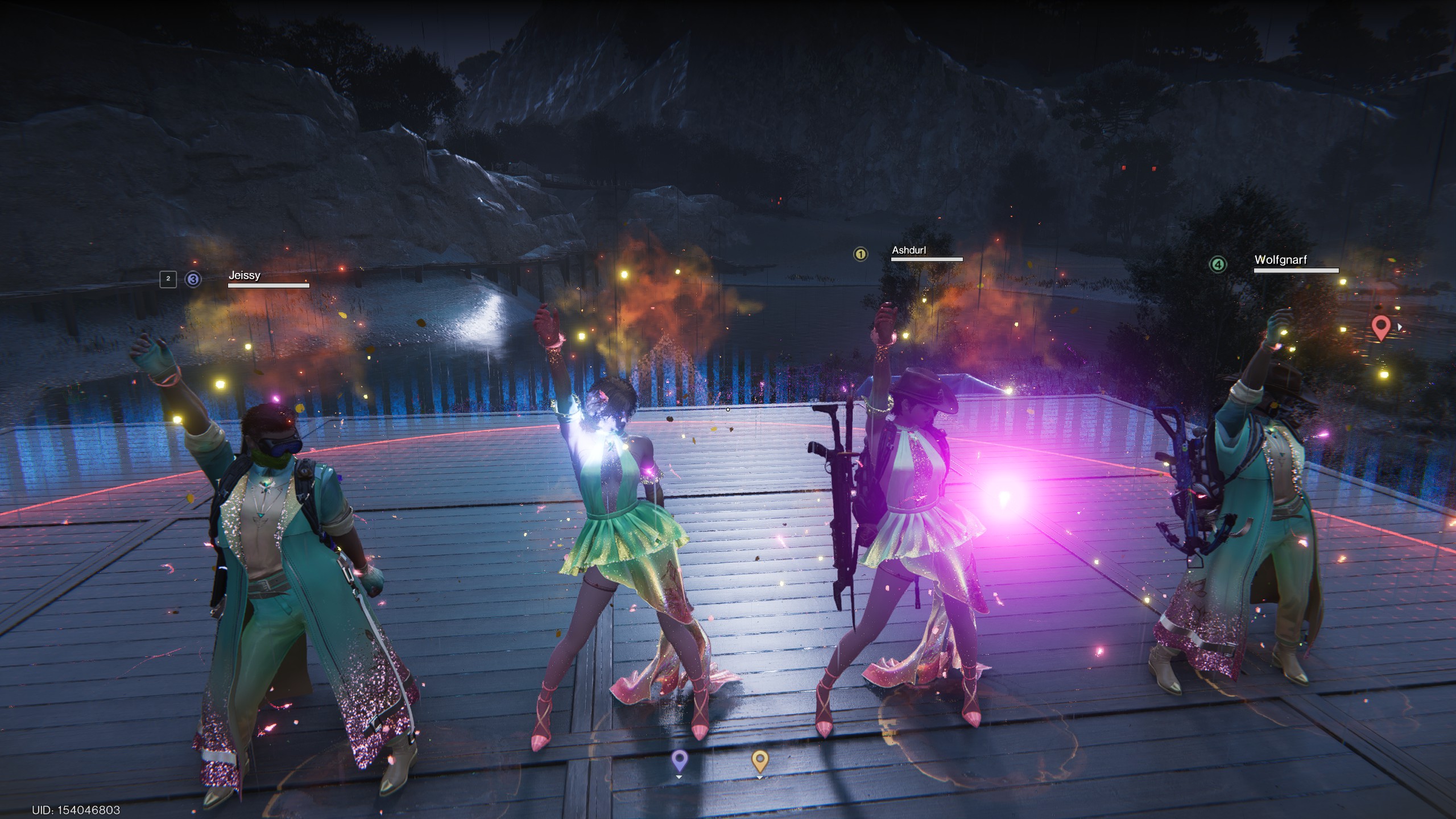Select Jeissy's player nameplate

pyautogui.click(x=245, y=275)
